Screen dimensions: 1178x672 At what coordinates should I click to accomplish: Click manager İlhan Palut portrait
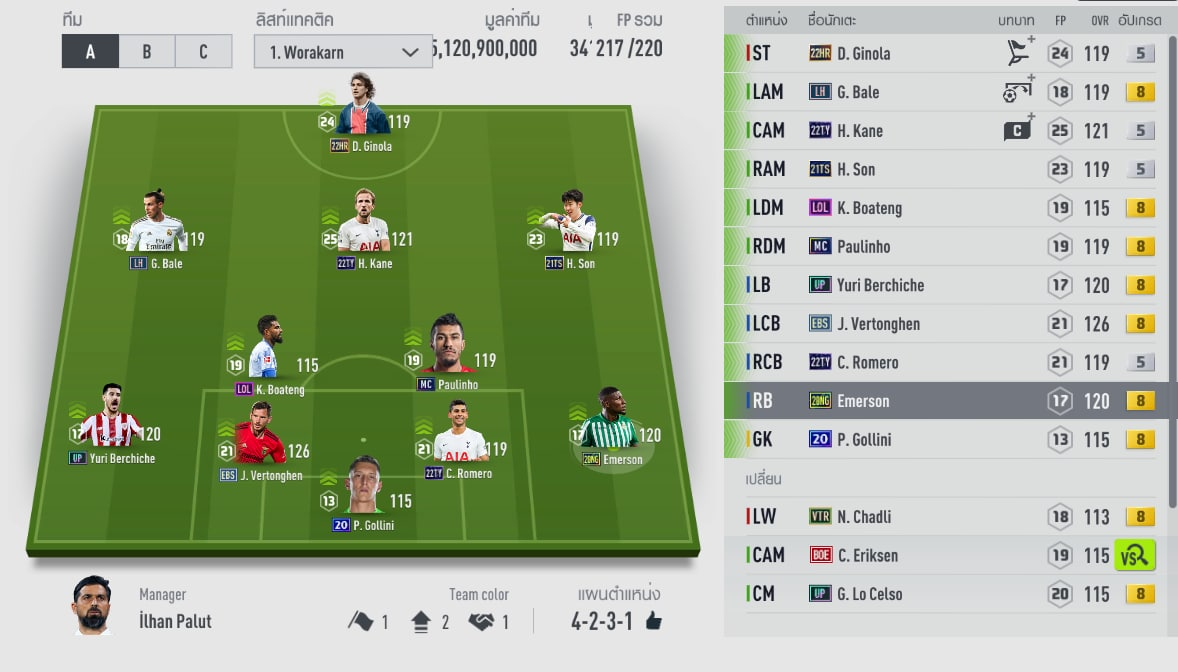[x=92, y=606]
